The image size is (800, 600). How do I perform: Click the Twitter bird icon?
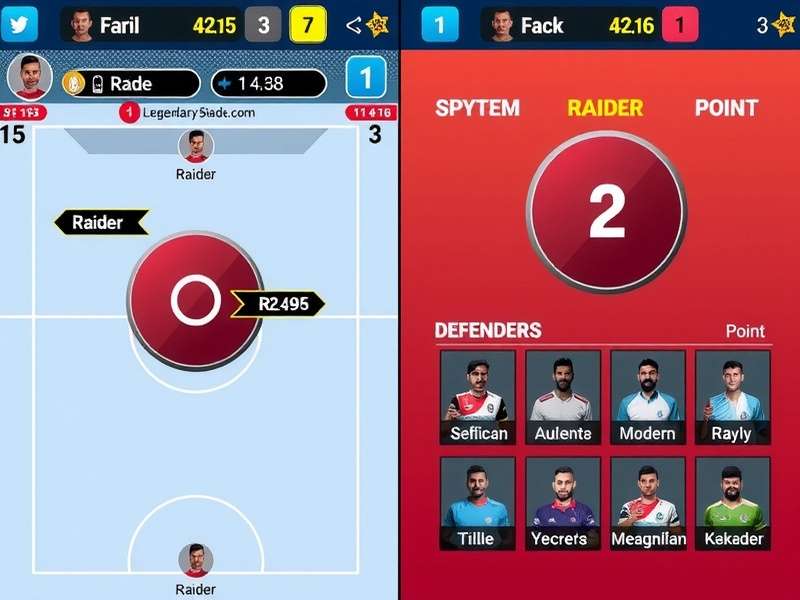coord(19,25)
